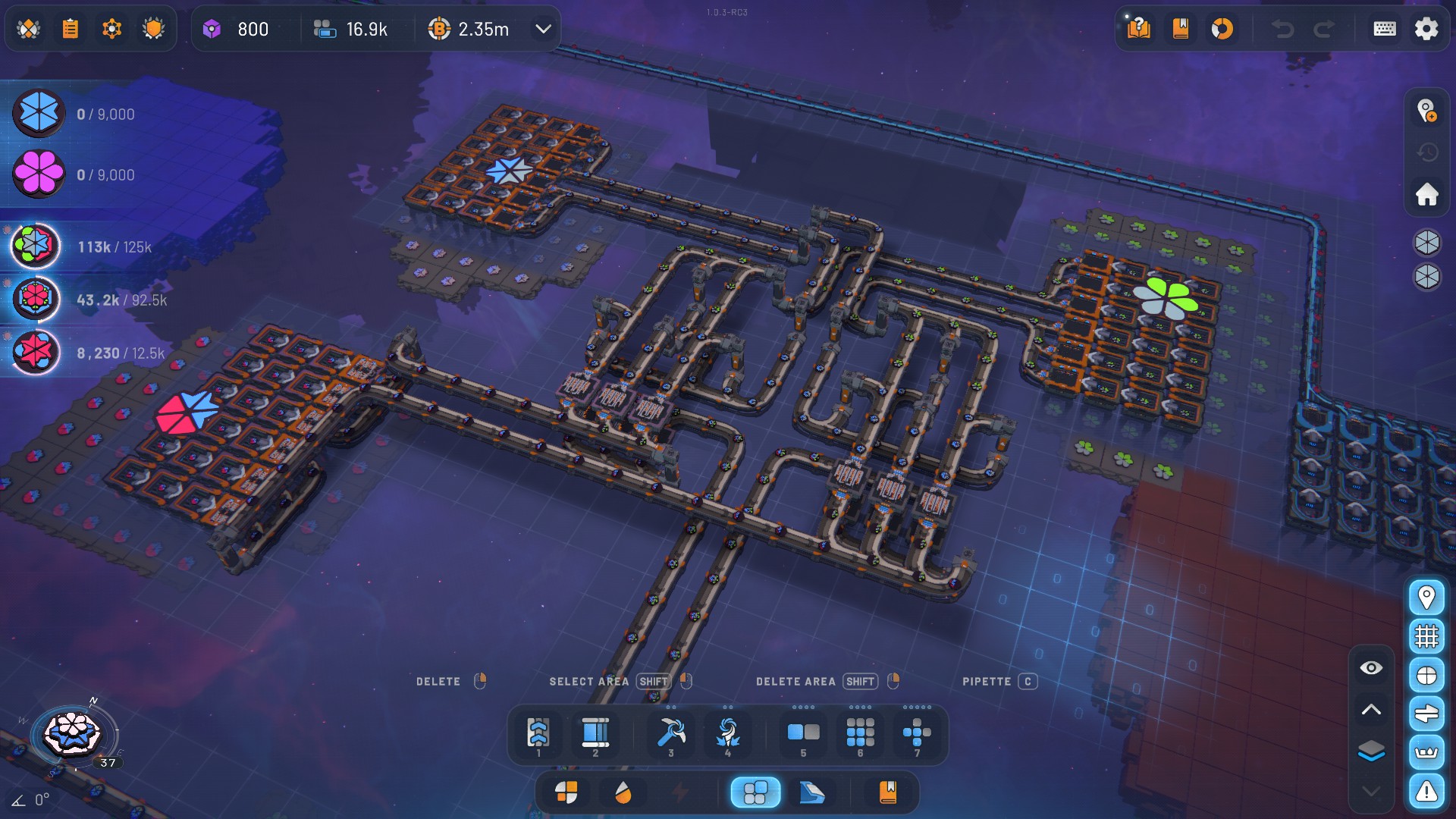
Task: Toggle the stacked layers view icon
Action: click(1370, 752)
